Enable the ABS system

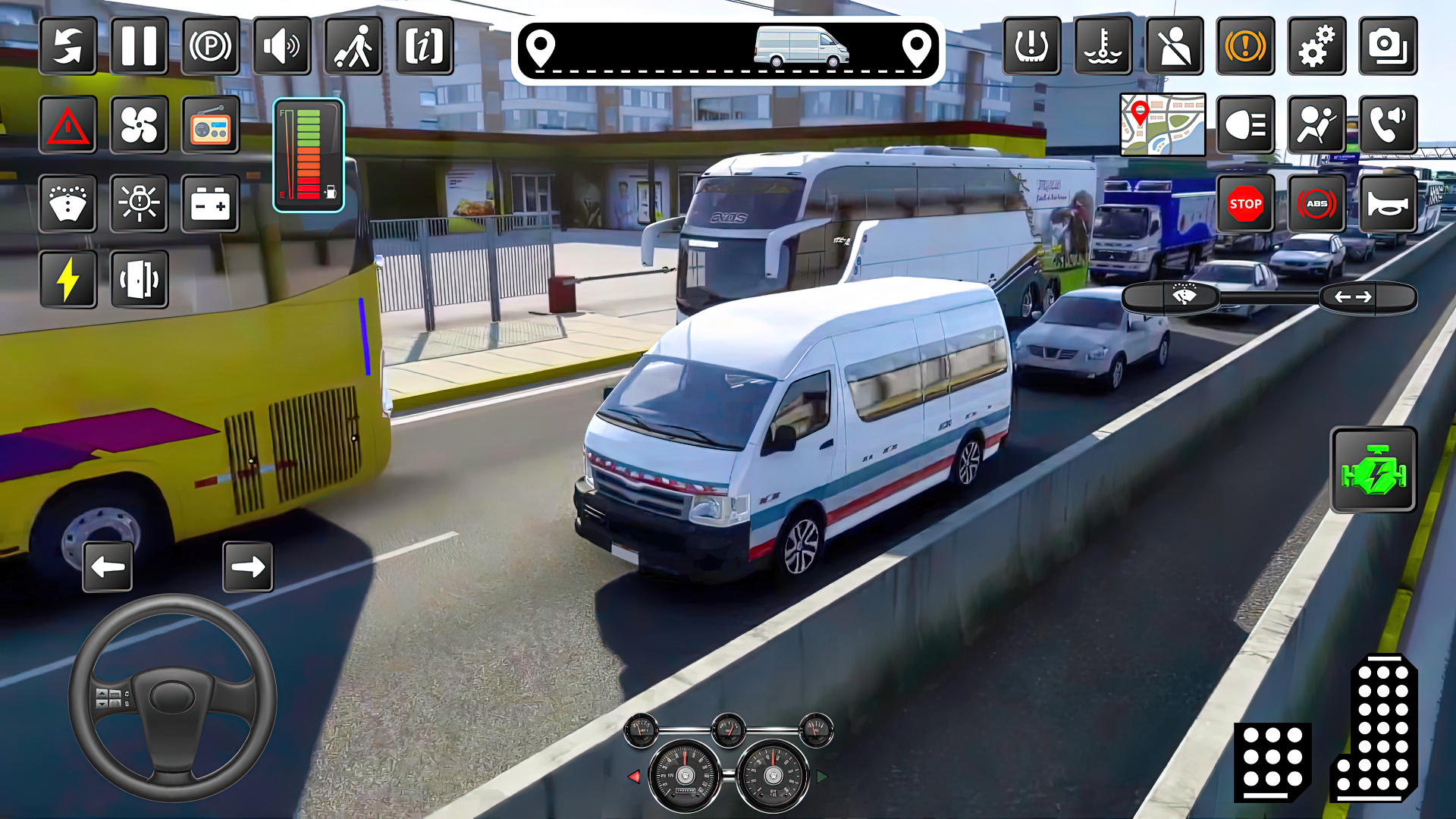click(1317, 204)
